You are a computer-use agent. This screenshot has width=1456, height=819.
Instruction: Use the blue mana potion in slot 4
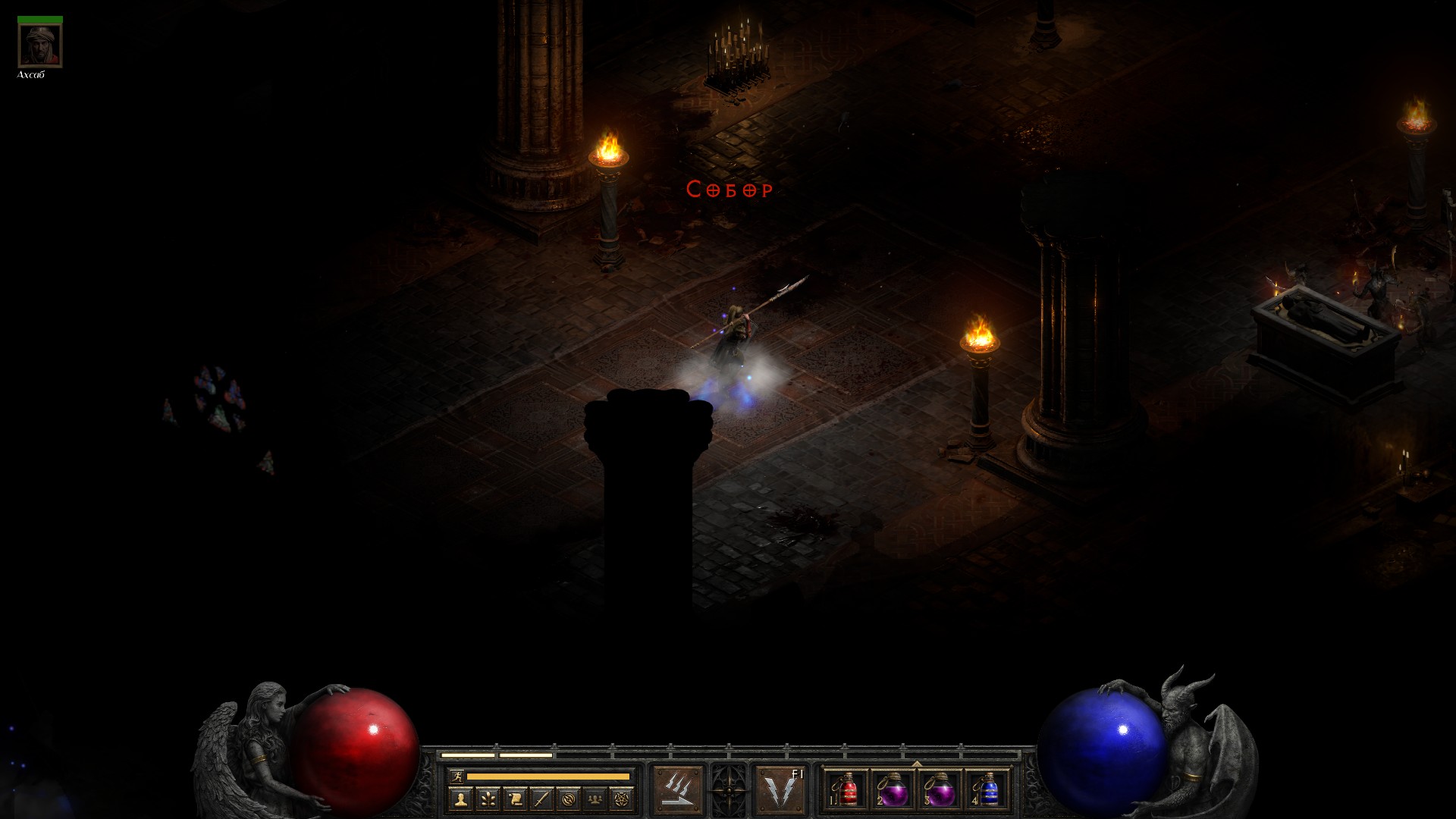click(x=987, y=790)
